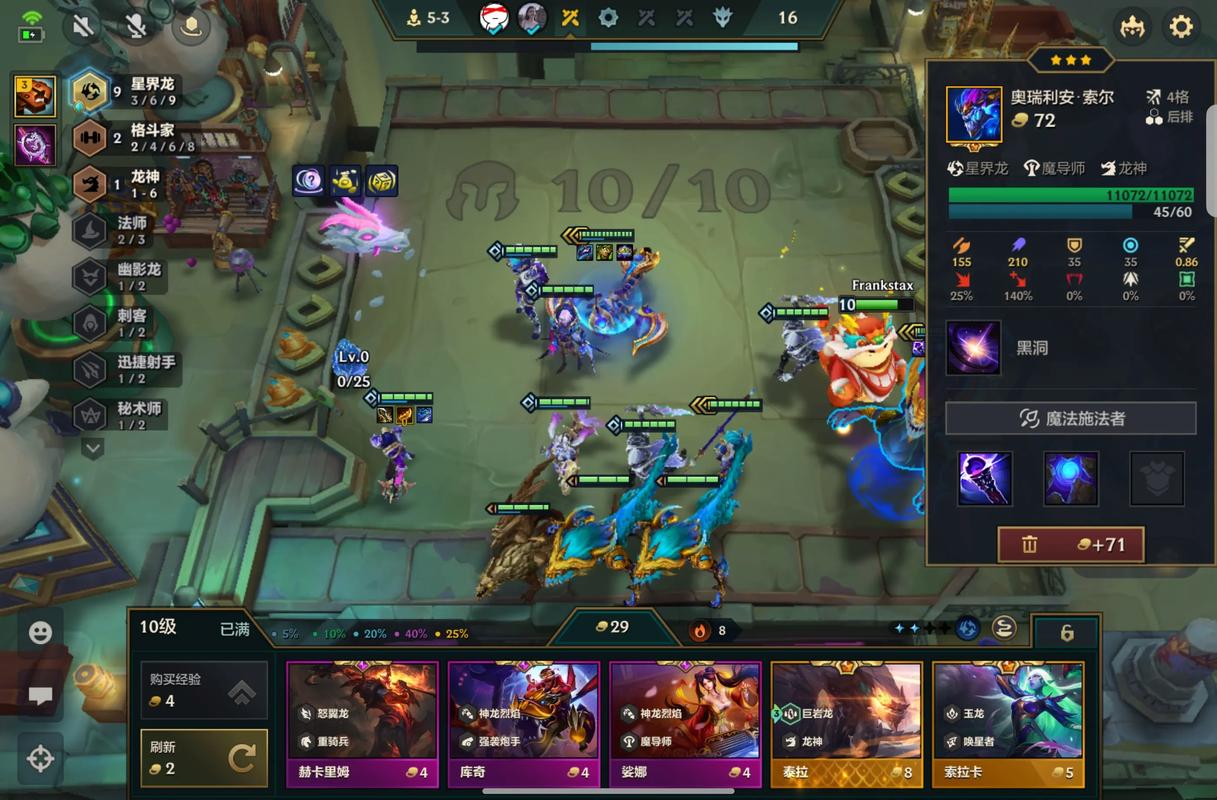Purchase the 索拉卡 shop card
Viewport: 1217px width, 800px height.
tap(1008, 724)
